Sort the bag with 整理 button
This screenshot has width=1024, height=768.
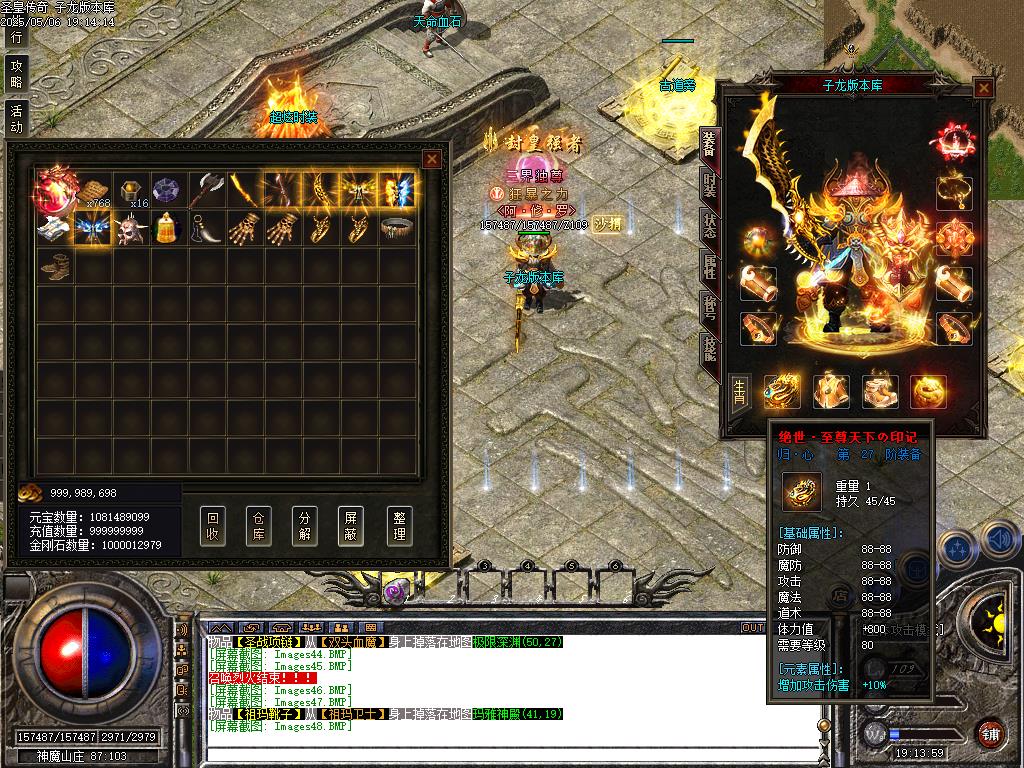point(399,525)
